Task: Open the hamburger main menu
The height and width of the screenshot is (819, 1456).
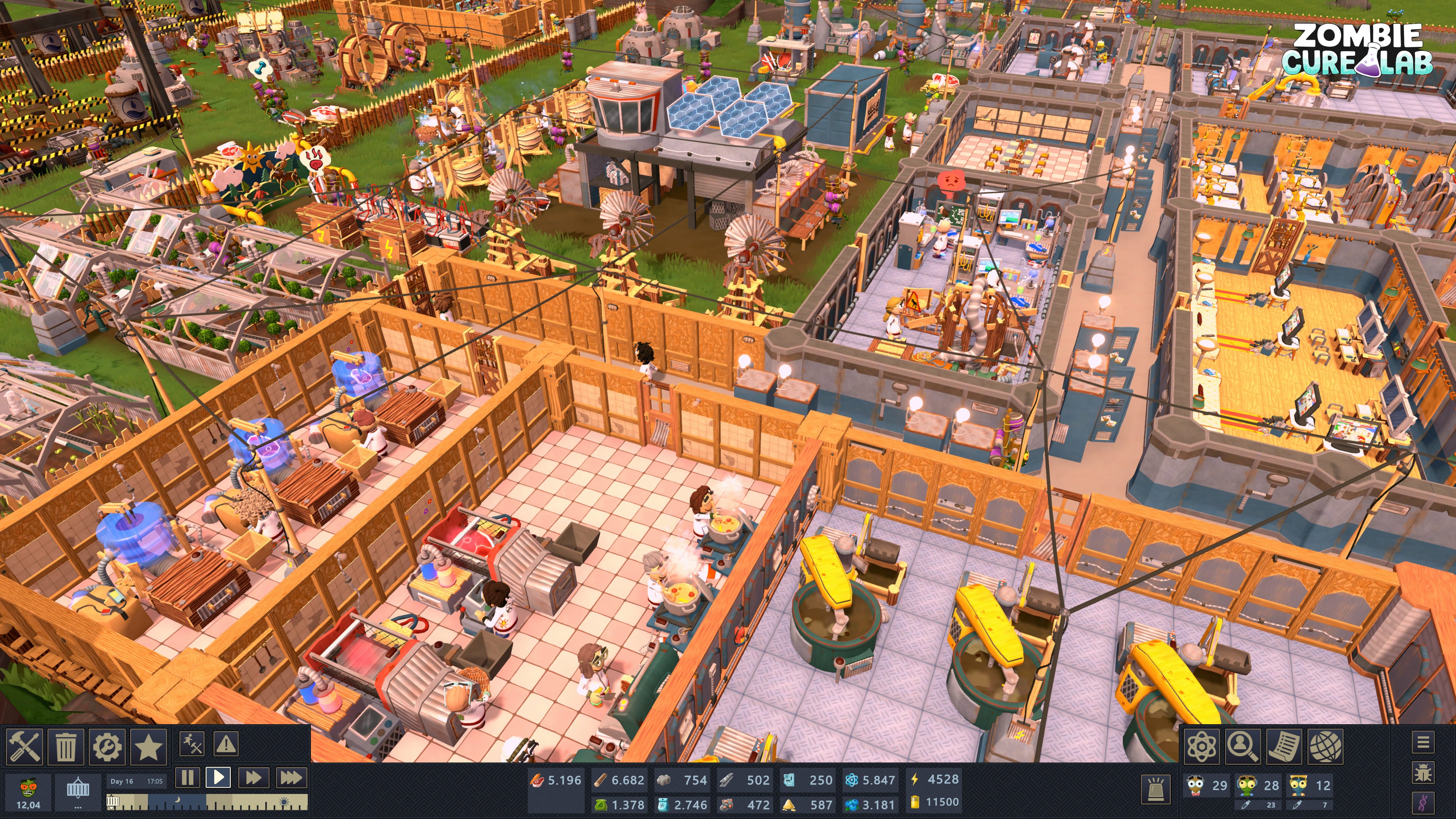Action: point(1424,744)
